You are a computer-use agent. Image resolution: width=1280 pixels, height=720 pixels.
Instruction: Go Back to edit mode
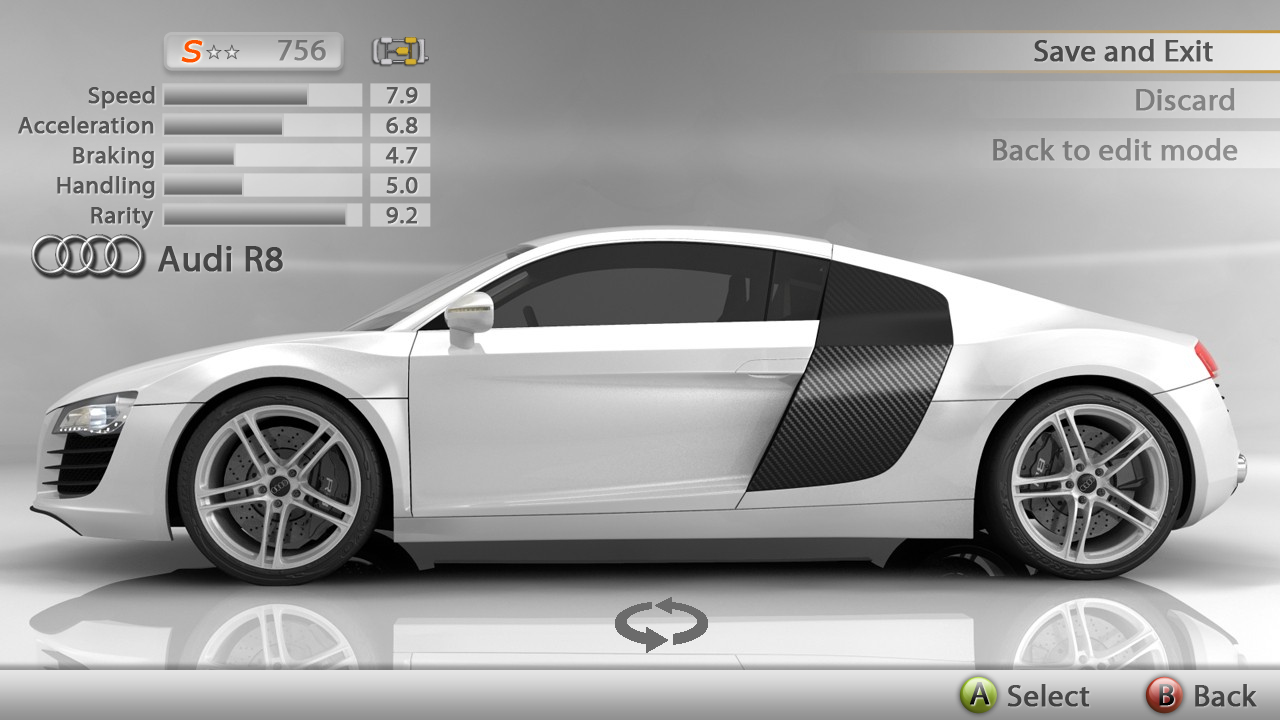[x=1114, y=151]
